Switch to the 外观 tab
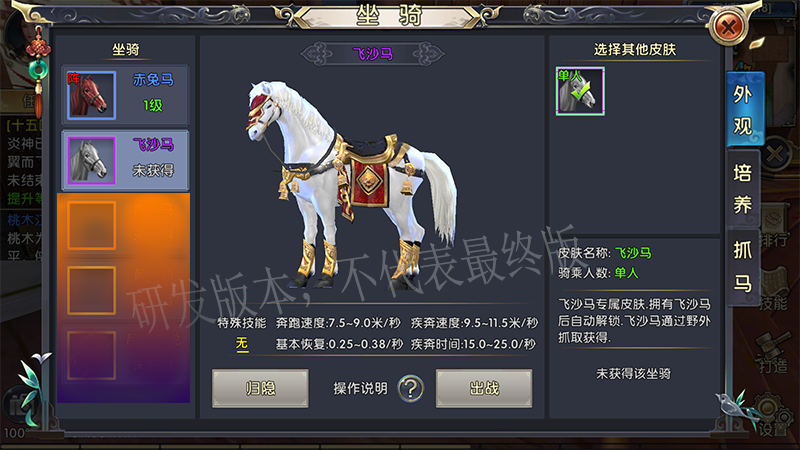The width and height of the screenshot is (800, 450). (743, 110)
